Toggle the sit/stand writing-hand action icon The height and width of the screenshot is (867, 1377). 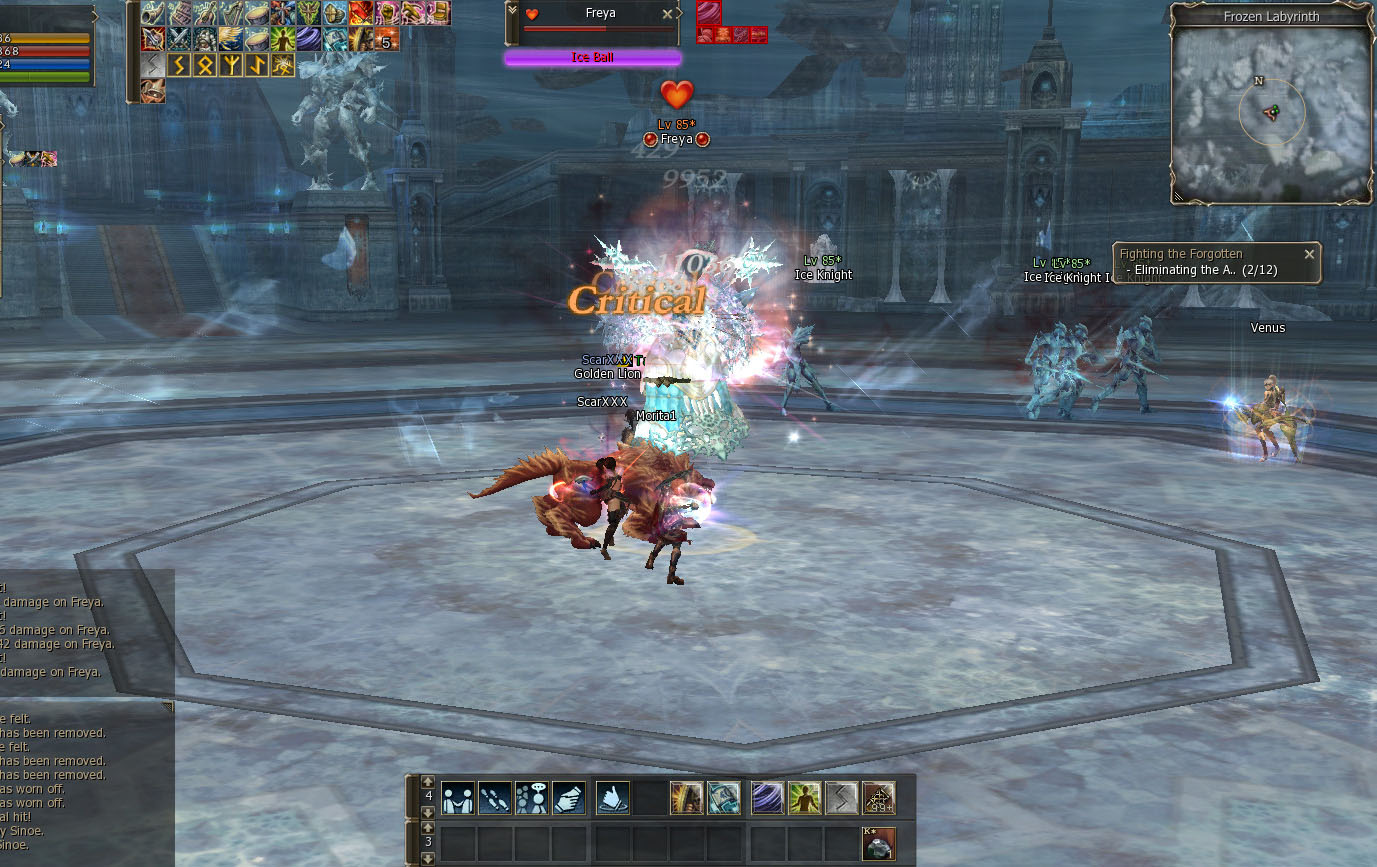click(x=568, y=797)
